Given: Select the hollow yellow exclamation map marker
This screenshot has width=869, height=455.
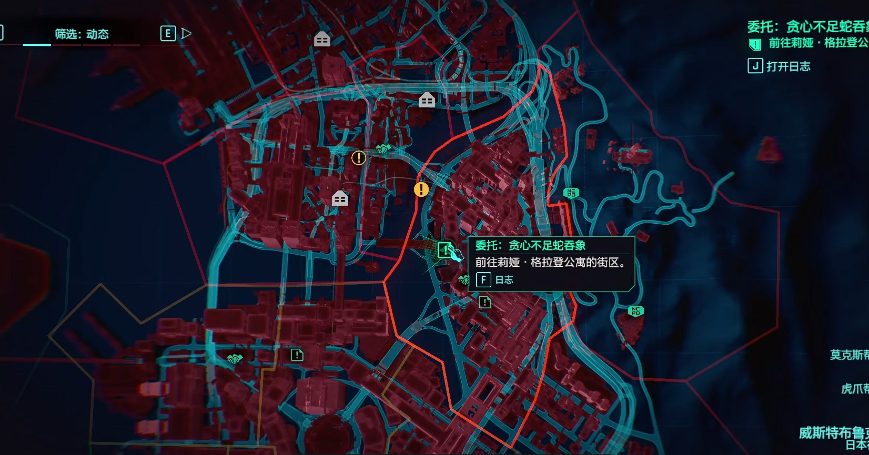Looking at the screenshot, I should point(359,157).
